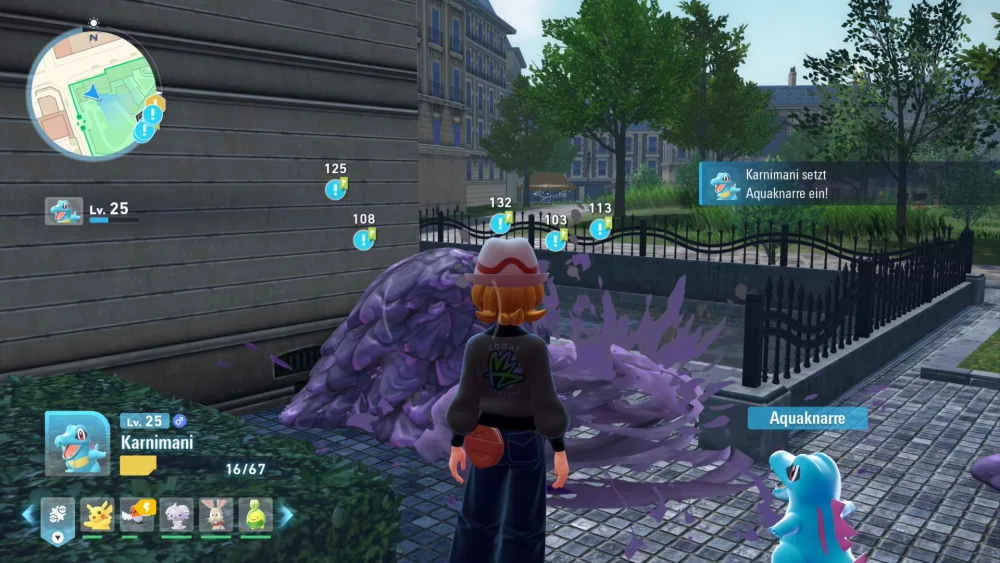The width and height of the screenshot is (1000, 563).
Task: Select the waypoint marker labeled 113
Action: tap(599, 228)
